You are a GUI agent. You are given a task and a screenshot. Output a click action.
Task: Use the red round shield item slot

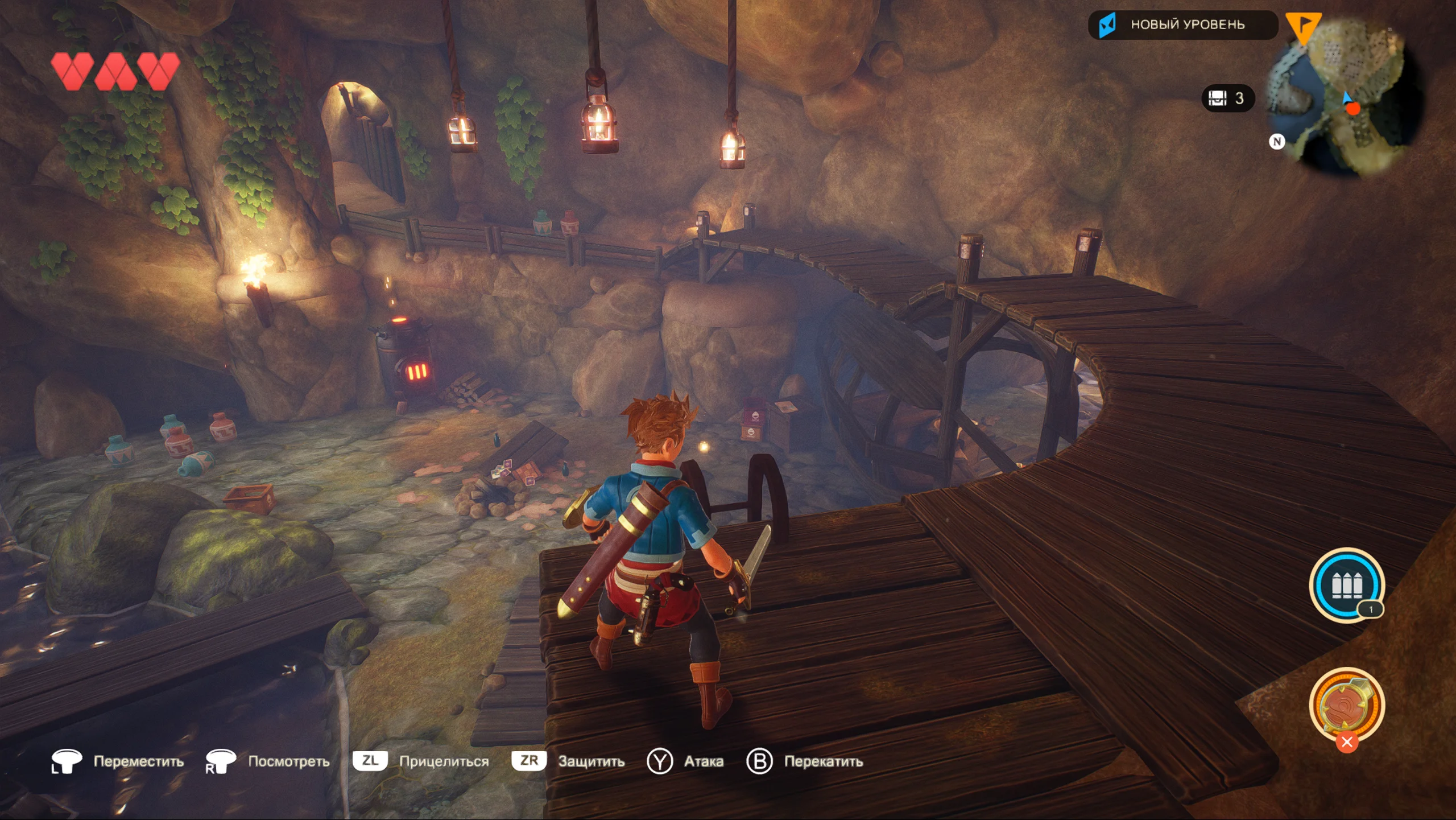(x=1346, y=704)
